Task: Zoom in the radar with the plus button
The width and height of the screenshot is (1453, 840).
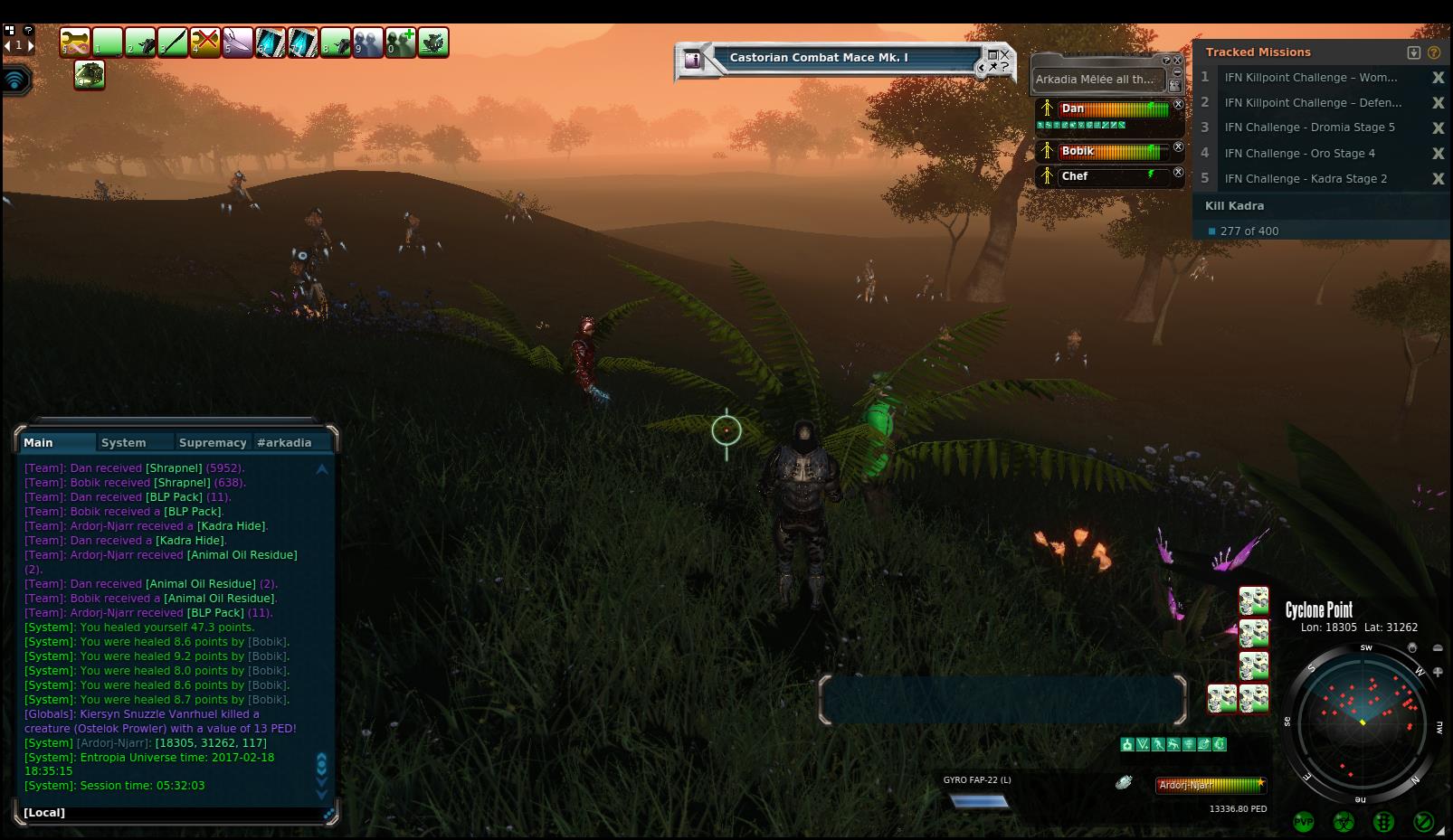Action: click(x=1438, y=672)
